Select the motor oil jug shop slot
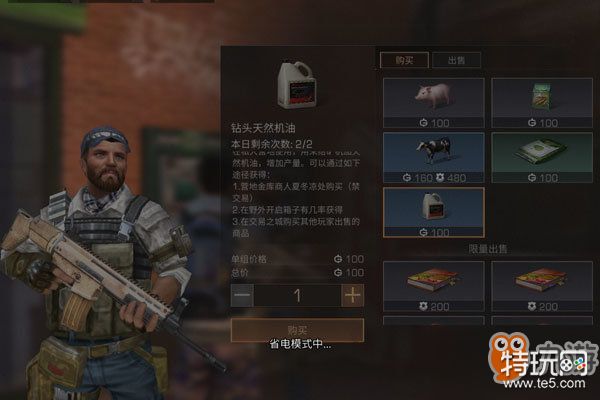600x400 pixels. pyautogui.click(x=432, y=213)
